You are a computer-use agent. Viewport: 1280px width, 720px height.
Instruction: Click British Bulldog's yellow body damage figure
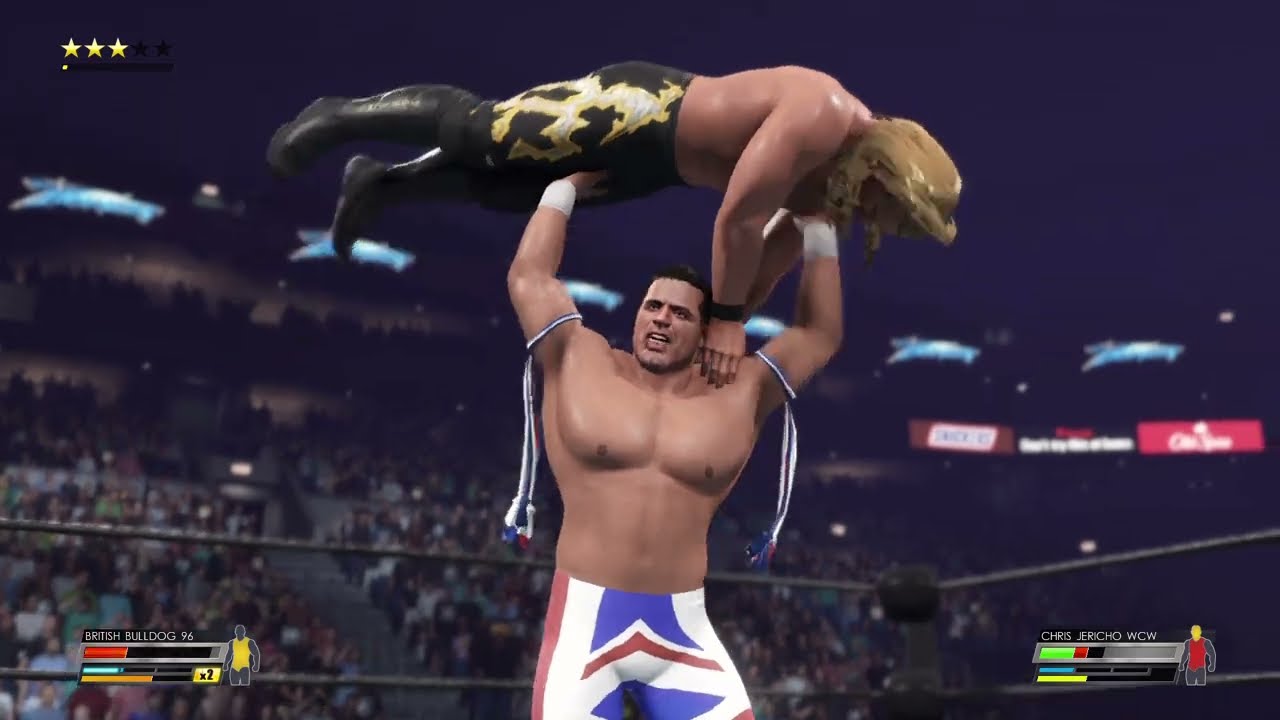(x=240, y=655)
